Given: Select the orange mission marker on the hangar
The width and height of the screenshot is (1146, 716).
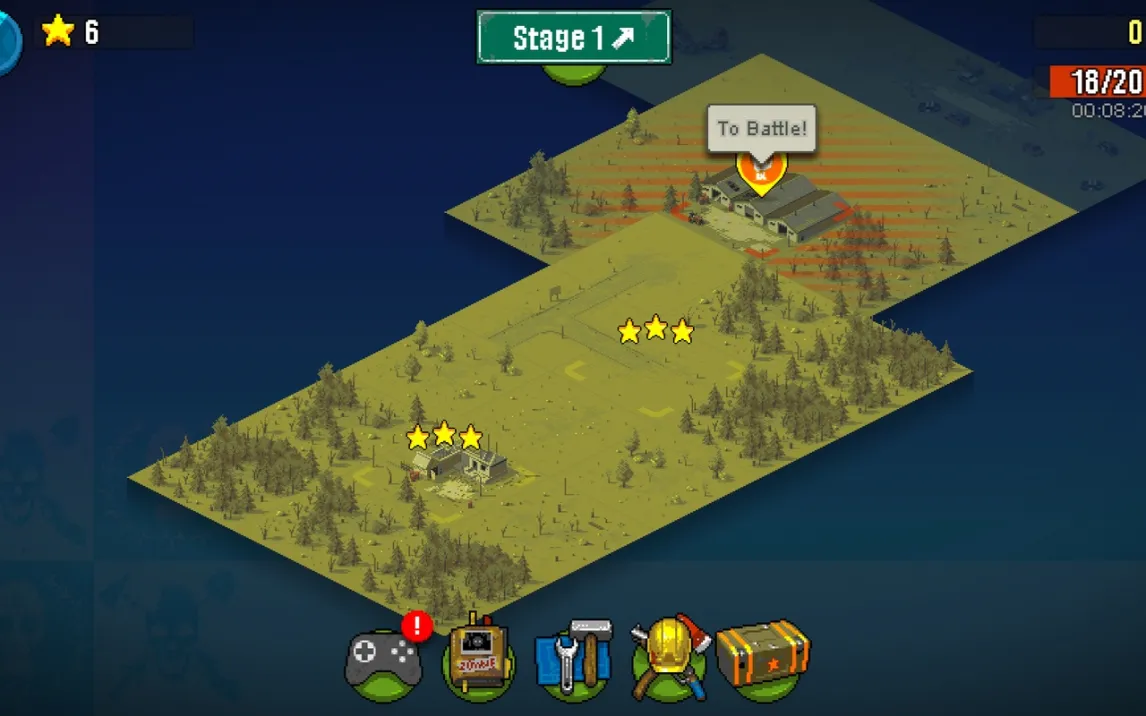Looking at the screenshot, I should 761,173.
